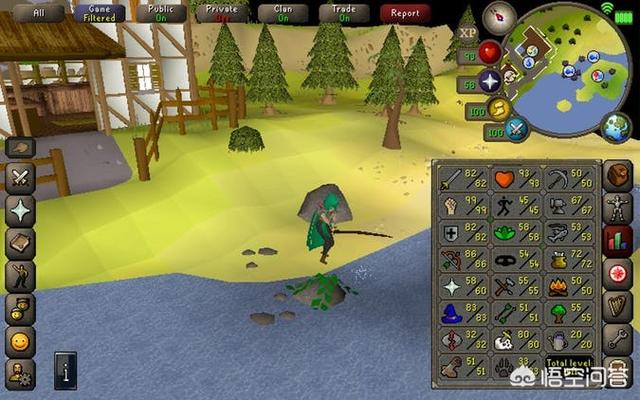
Task: Open the world map globe icon
Action: point(616,127)
